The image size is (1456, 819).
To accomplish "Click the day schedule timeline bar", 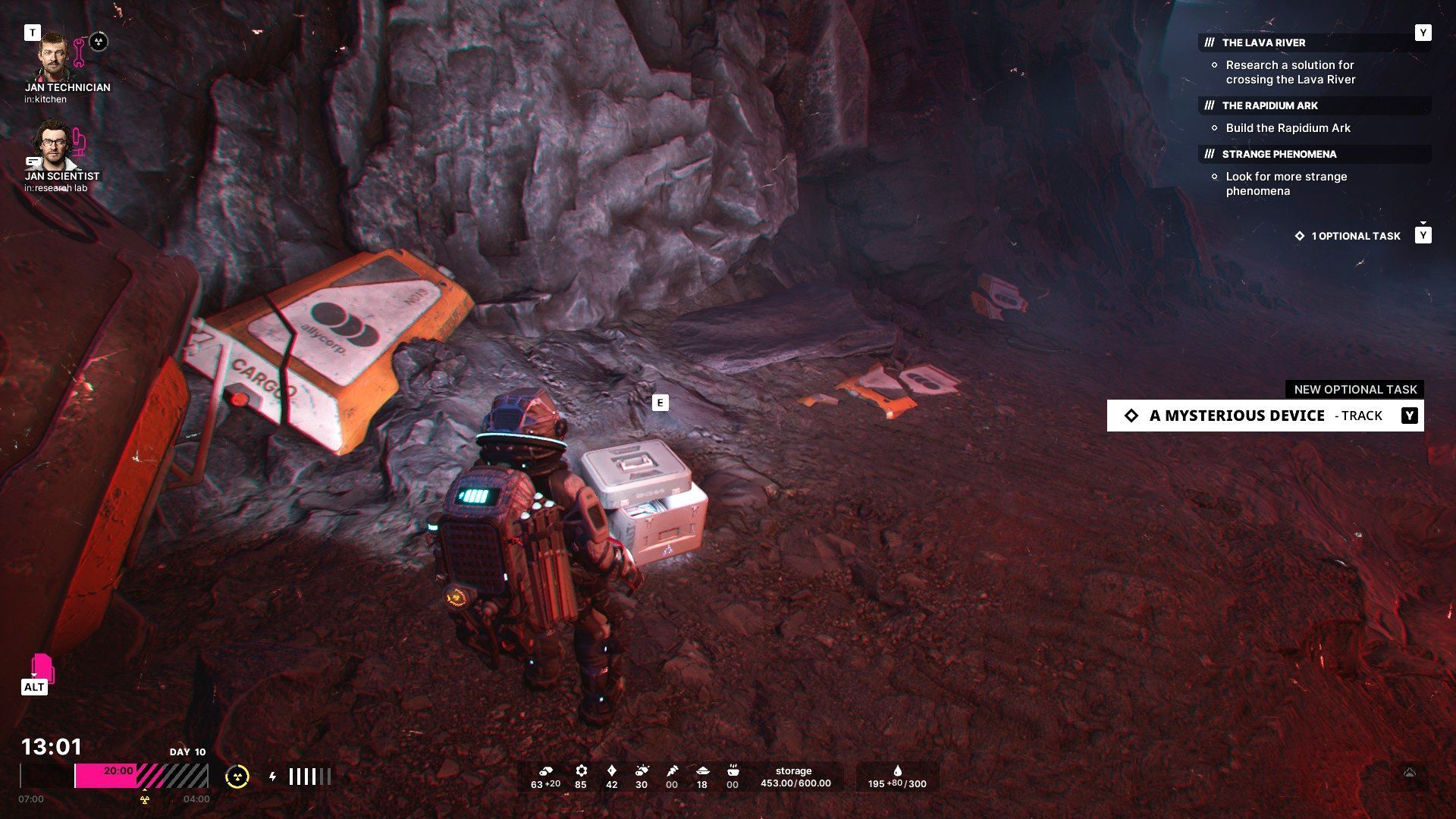I will coord(114,776).
